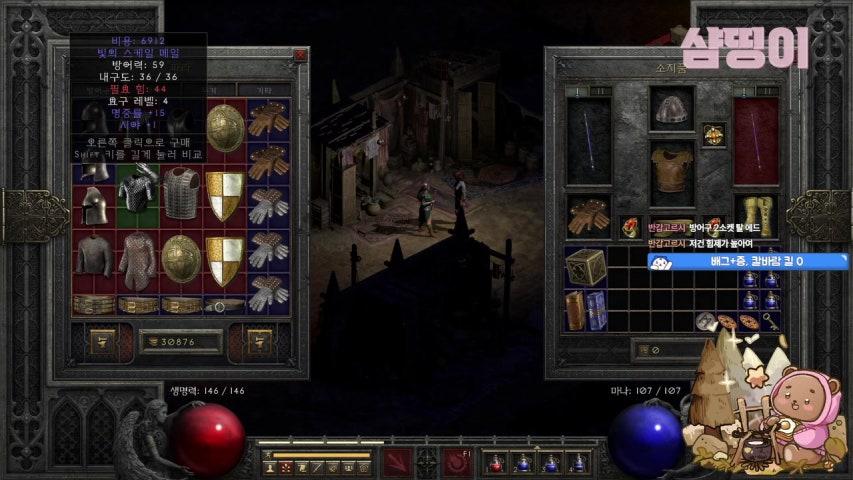Select the equipped boots slot
The image size is (853, 480).
pyautogui.click(x=755, y=216)
